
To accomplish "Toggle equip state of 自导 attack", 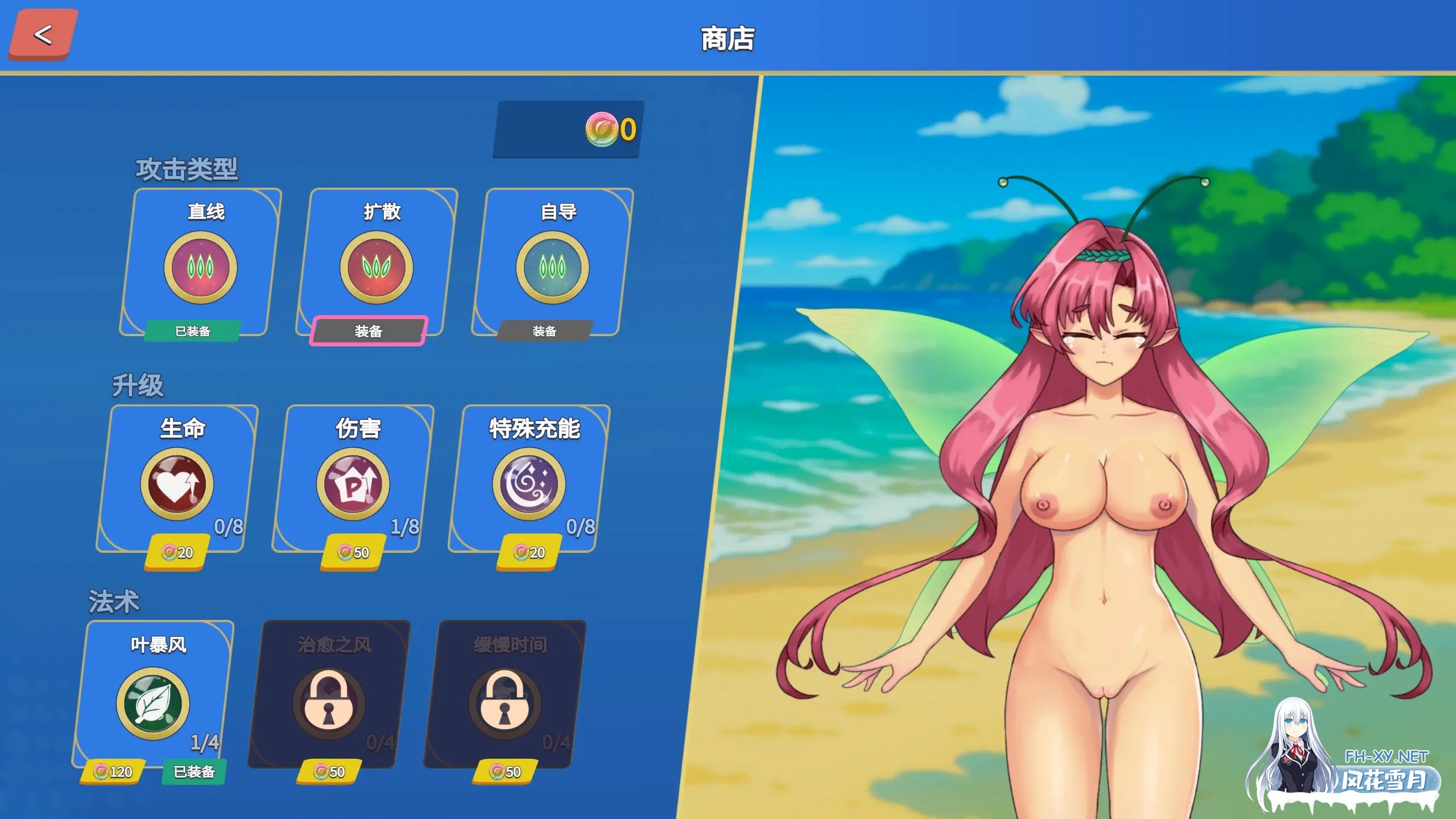I will point(545,330).
